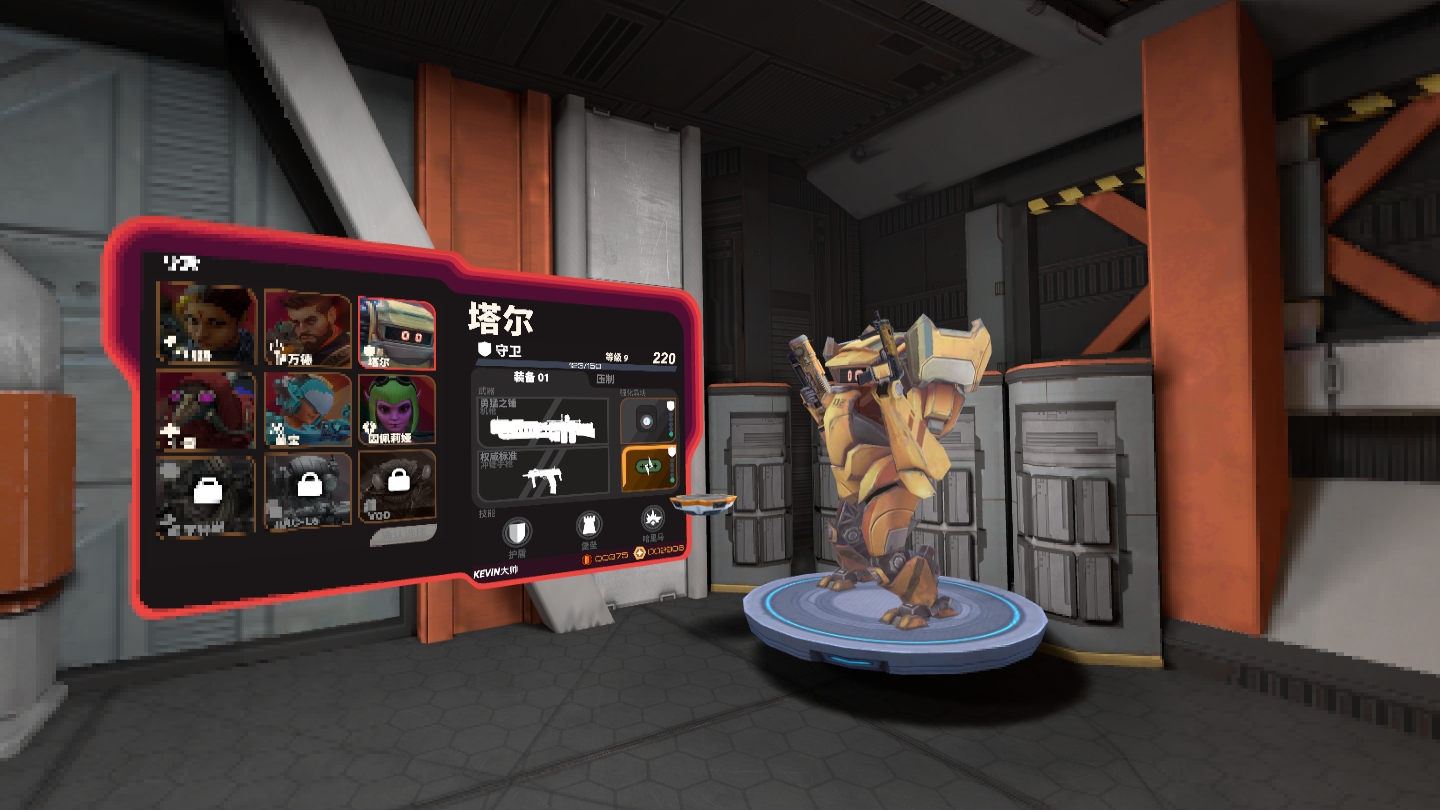
Task: Select the 权威标准 submachine gun slot
Action: coord(543,475)
